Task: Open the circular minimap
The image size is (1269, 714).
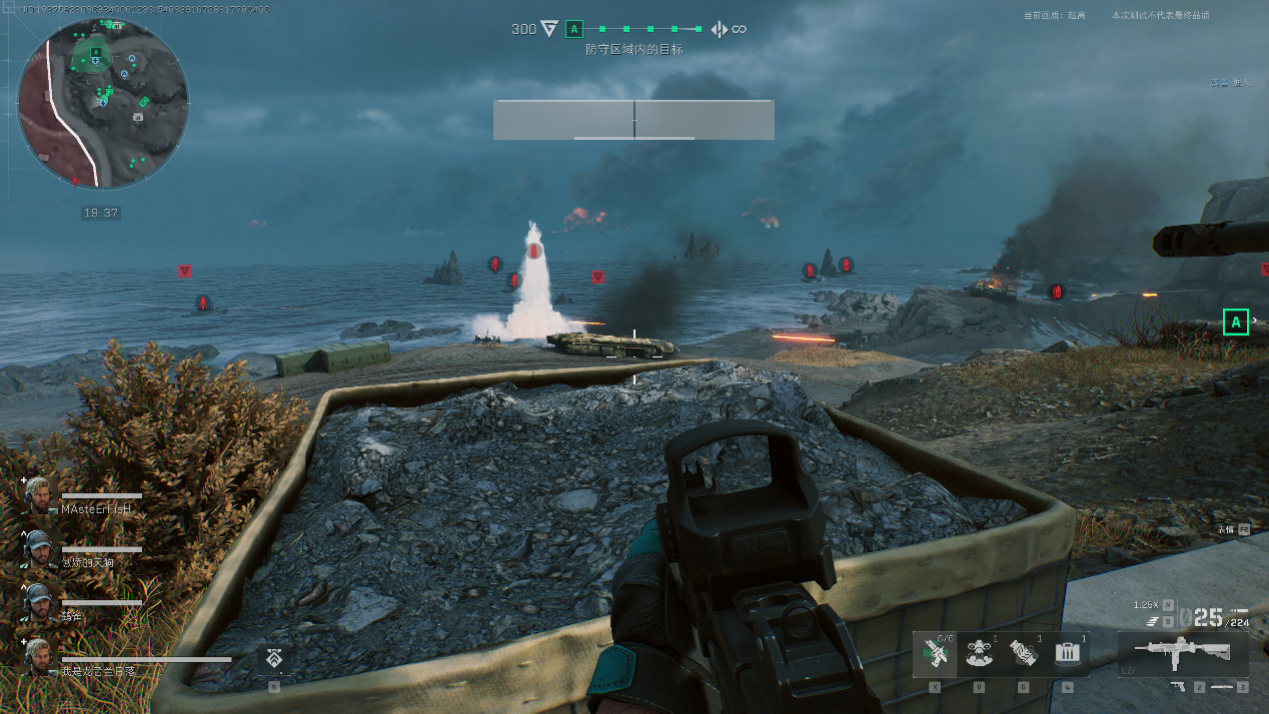Action: 103,104
